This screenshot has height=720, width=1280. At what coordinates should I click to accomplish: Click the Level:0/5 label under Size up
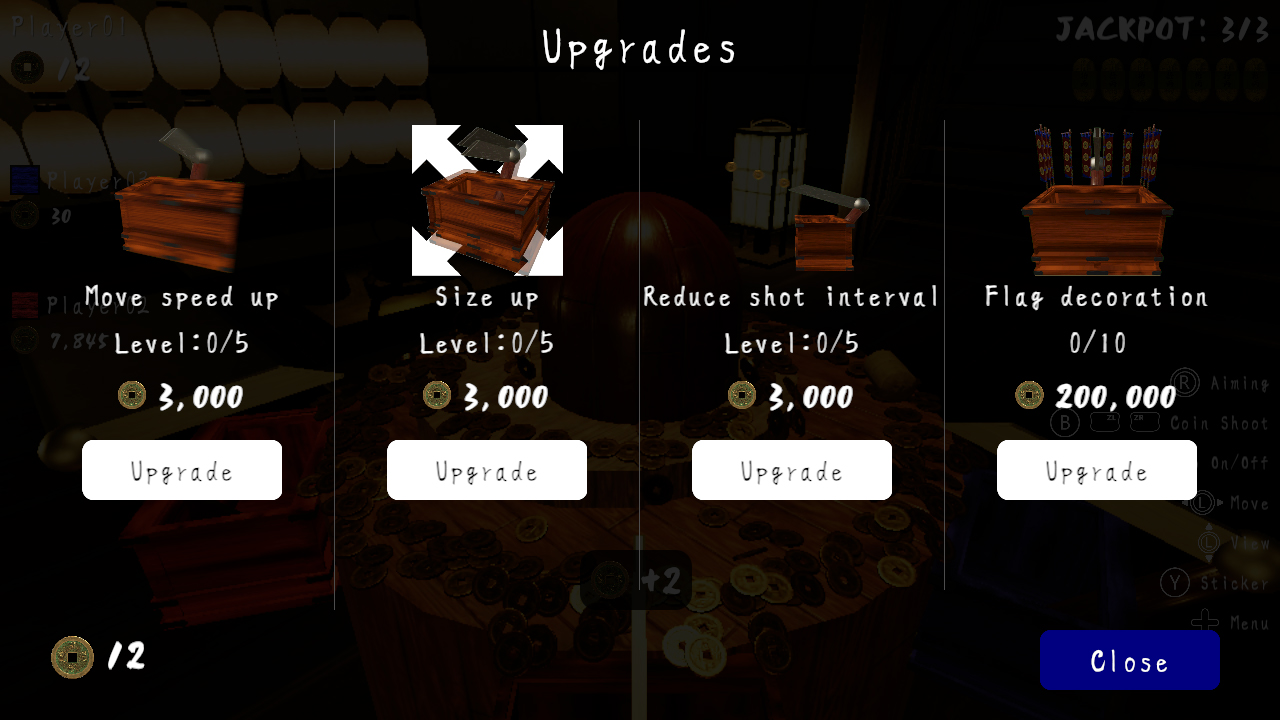[x=487, y=342]
